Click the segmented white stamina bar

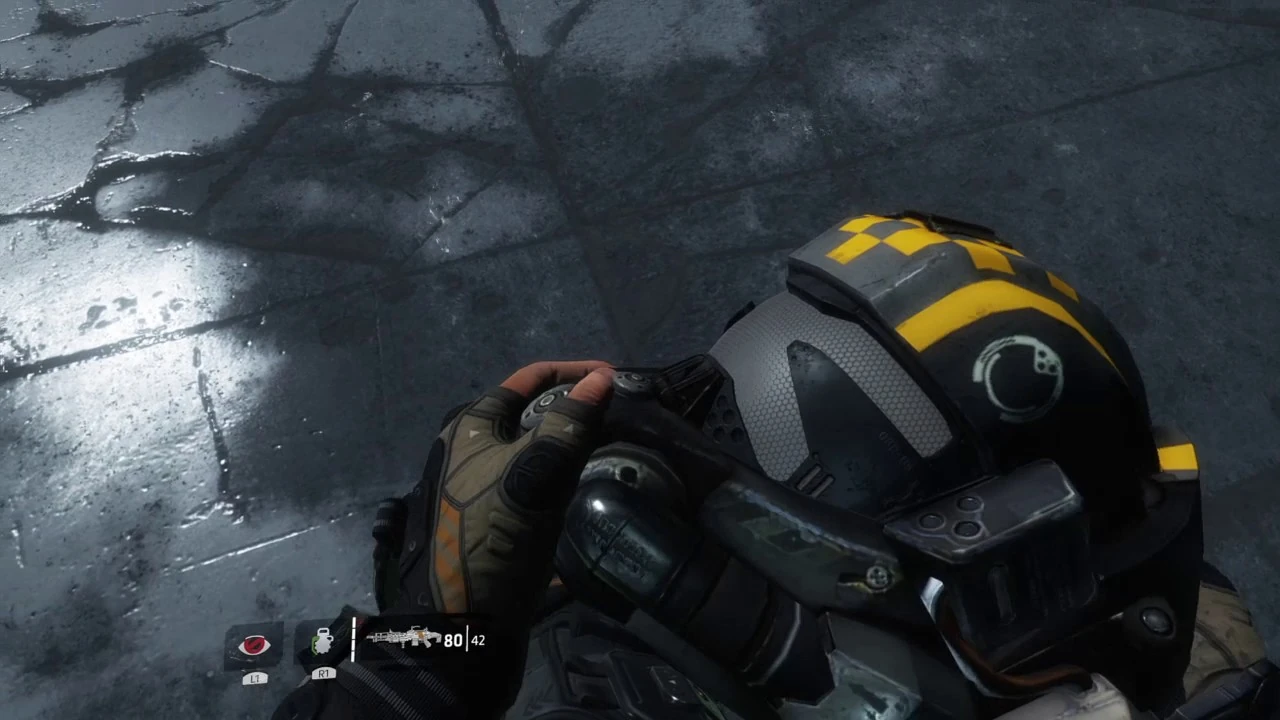point(355,640)
